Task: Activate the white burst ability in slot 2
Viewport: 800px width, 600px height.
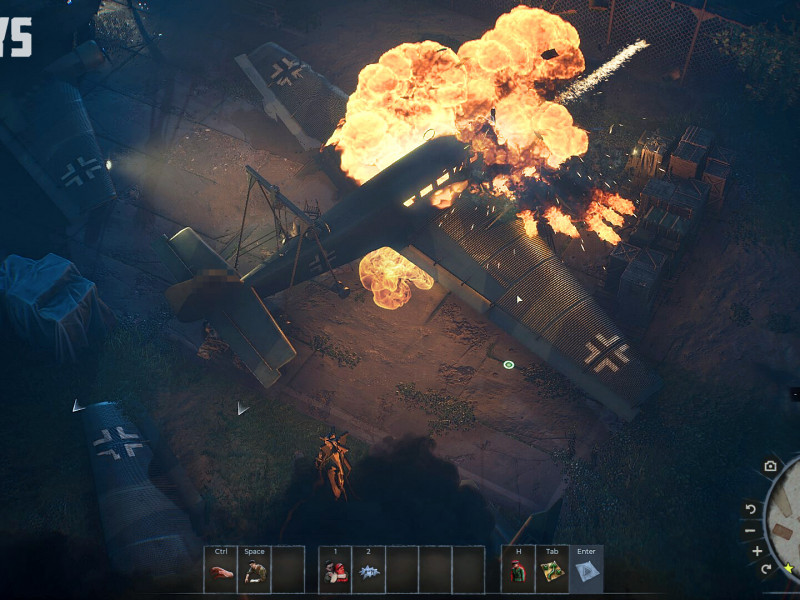Action: click(368, 572)
